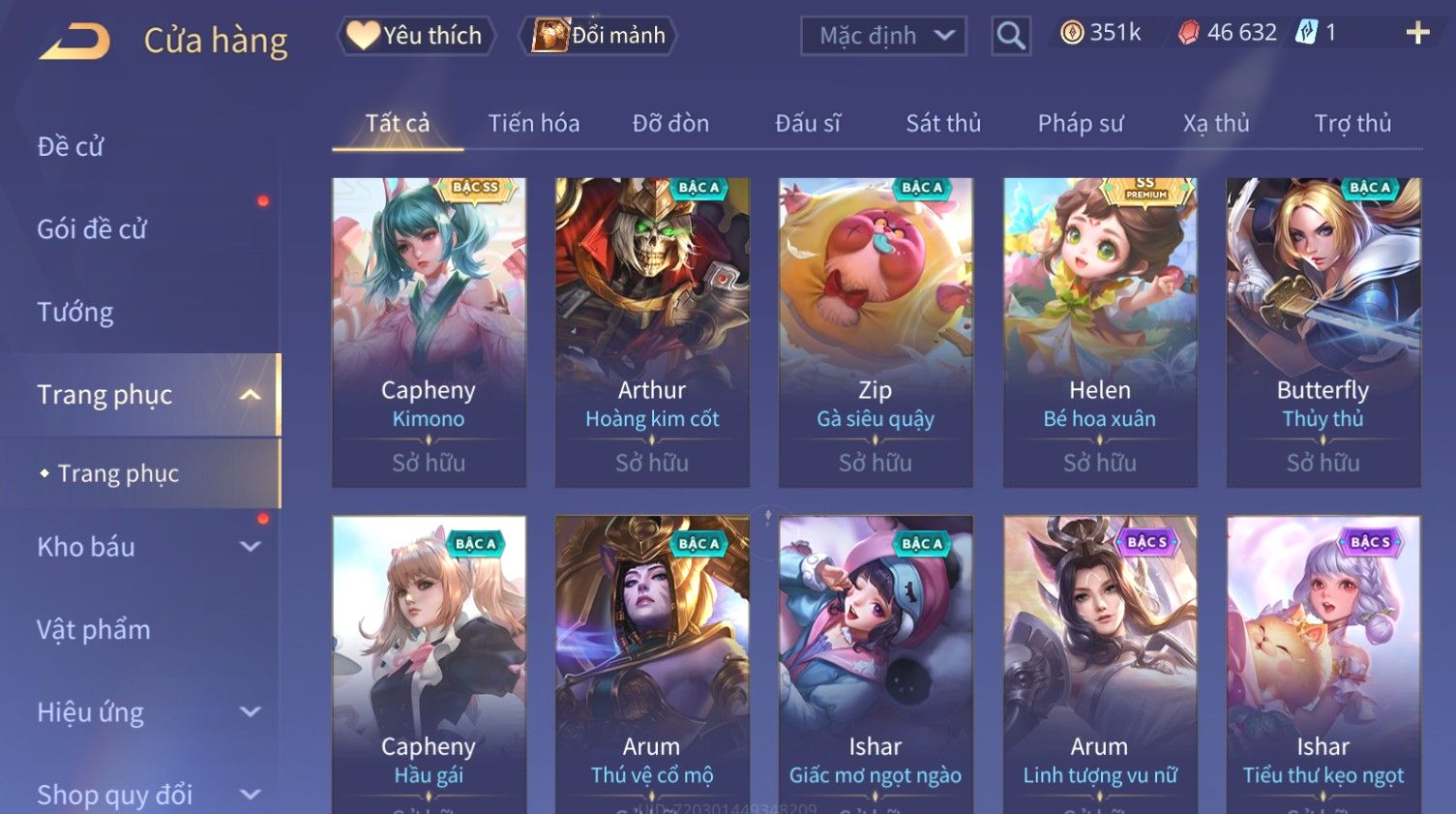Select the Đỡ đòn category tab
The width and height of the screenshot is (1456, 814).
tap(670, 124)
